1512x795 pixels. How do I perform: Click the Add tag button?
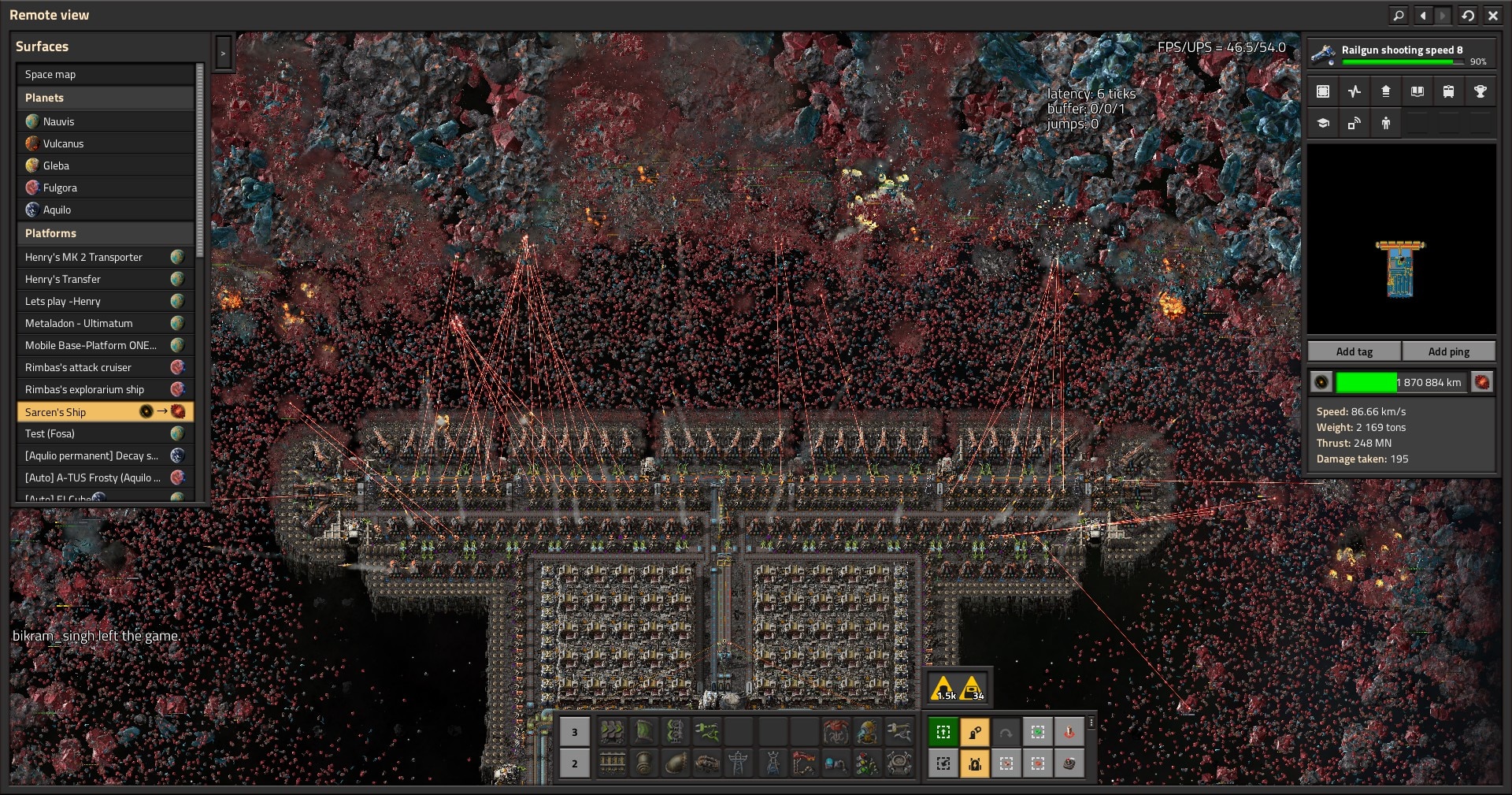[x=1354, y=351]
